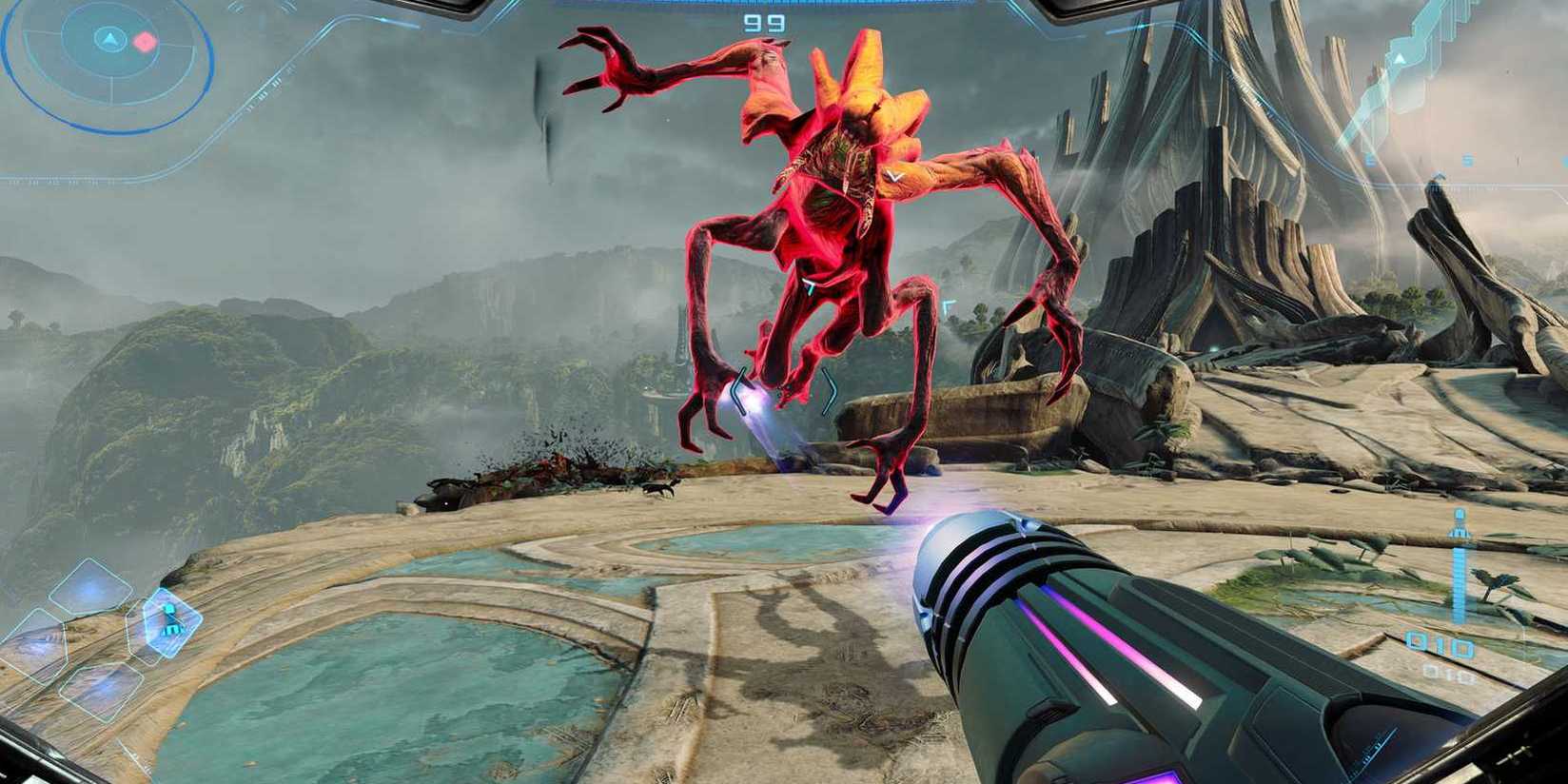
Task: Expand the left chevron bracket near the enemy
Action: (738, 391)
